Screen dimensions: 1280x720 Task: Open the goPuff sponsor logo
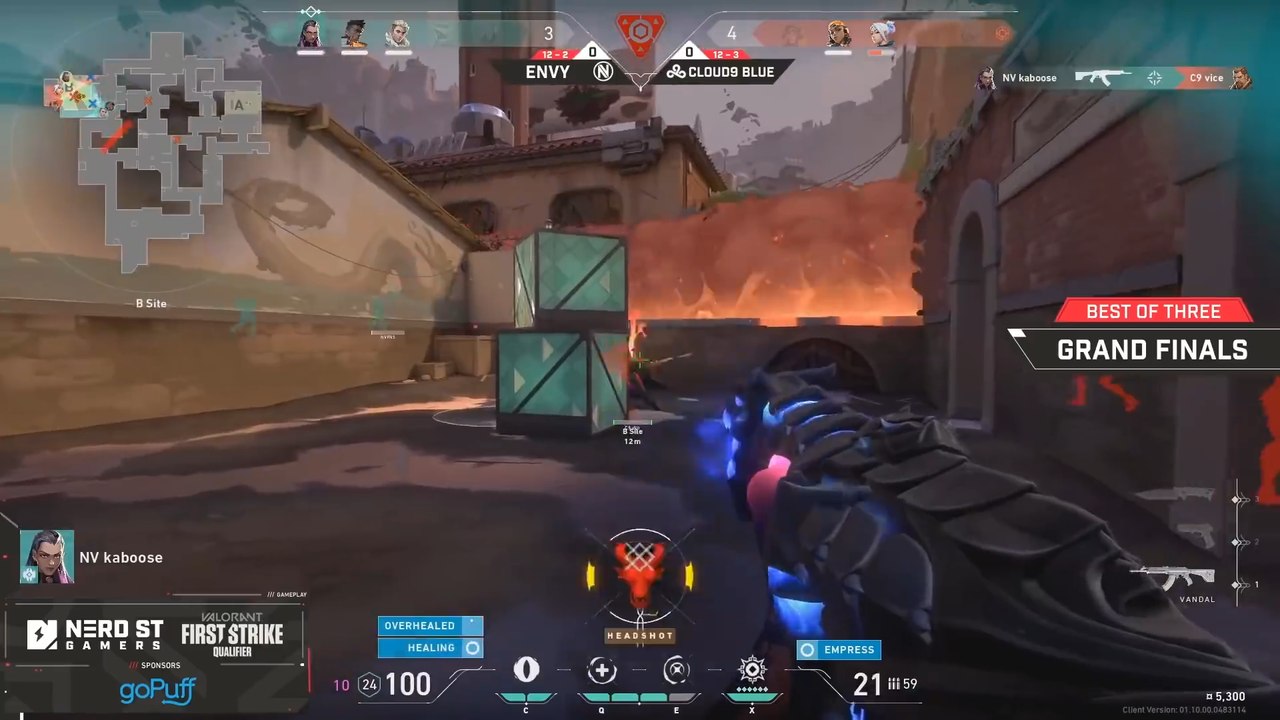[157, 690]
